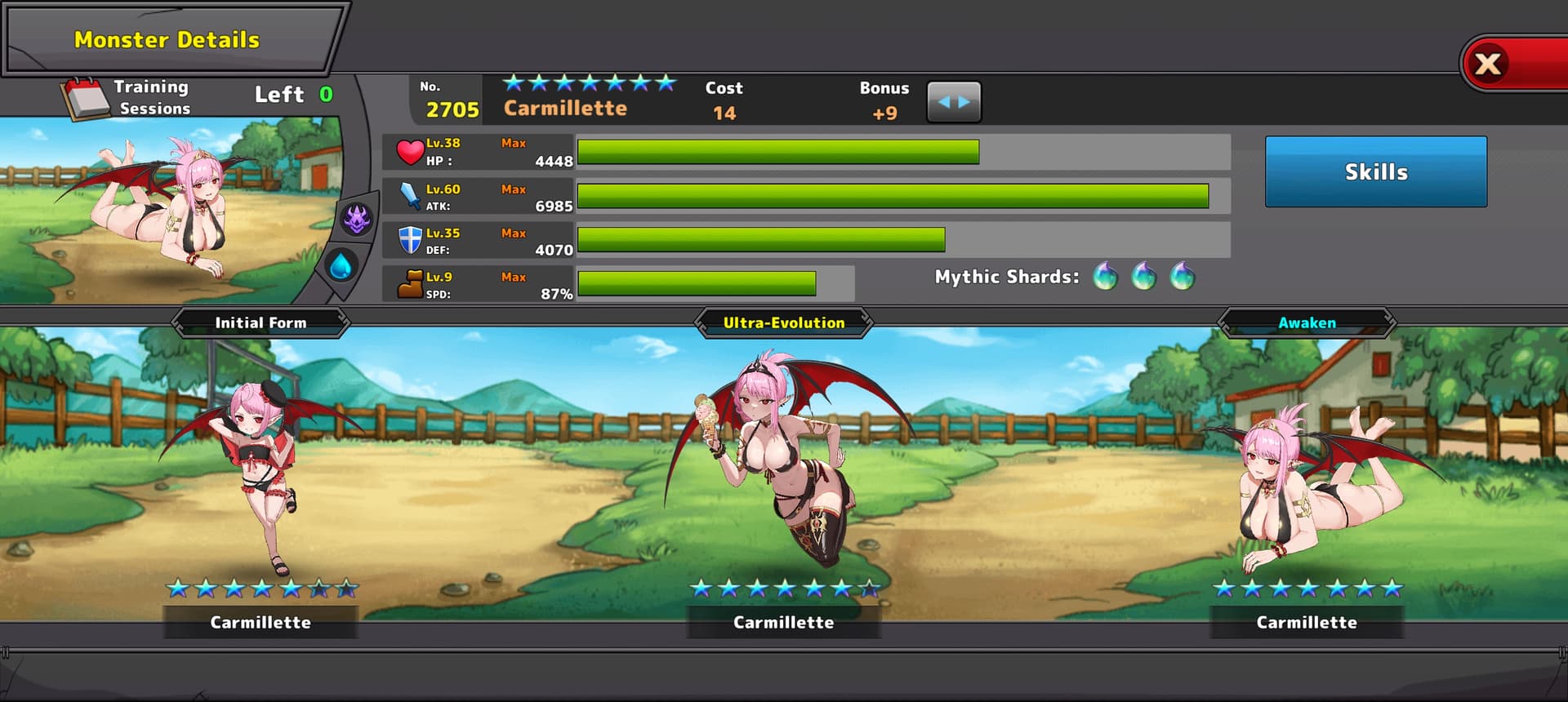Close the Monster Details screen
The height and width of the screenshot is (702, 1568).
(1490, 64)
